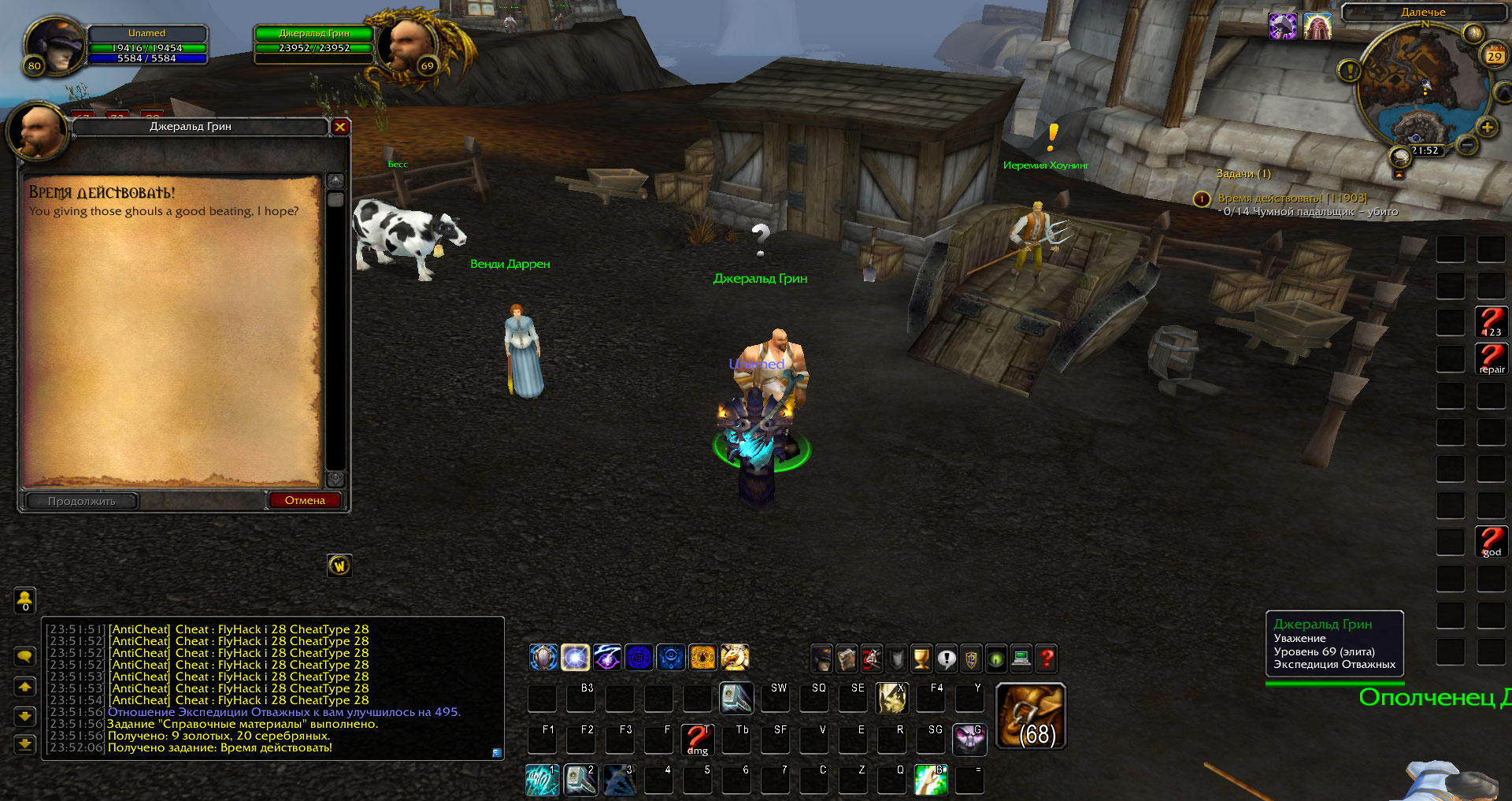Cast the glowing green hand spell
The height and width of the screenshot is (801, 1512).
(931, 780)
